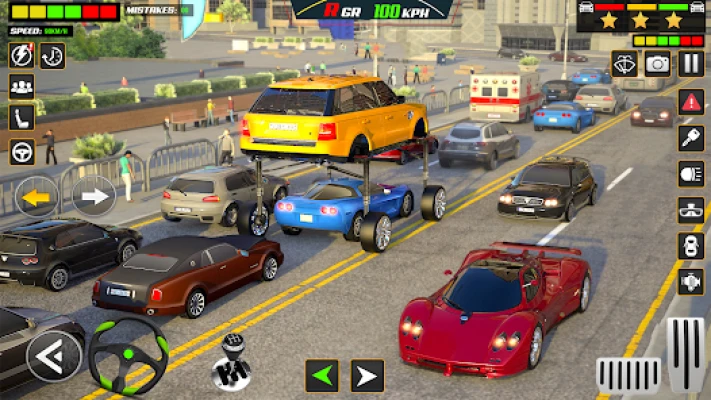Click the clock rewind icon

tap(52, 55)
